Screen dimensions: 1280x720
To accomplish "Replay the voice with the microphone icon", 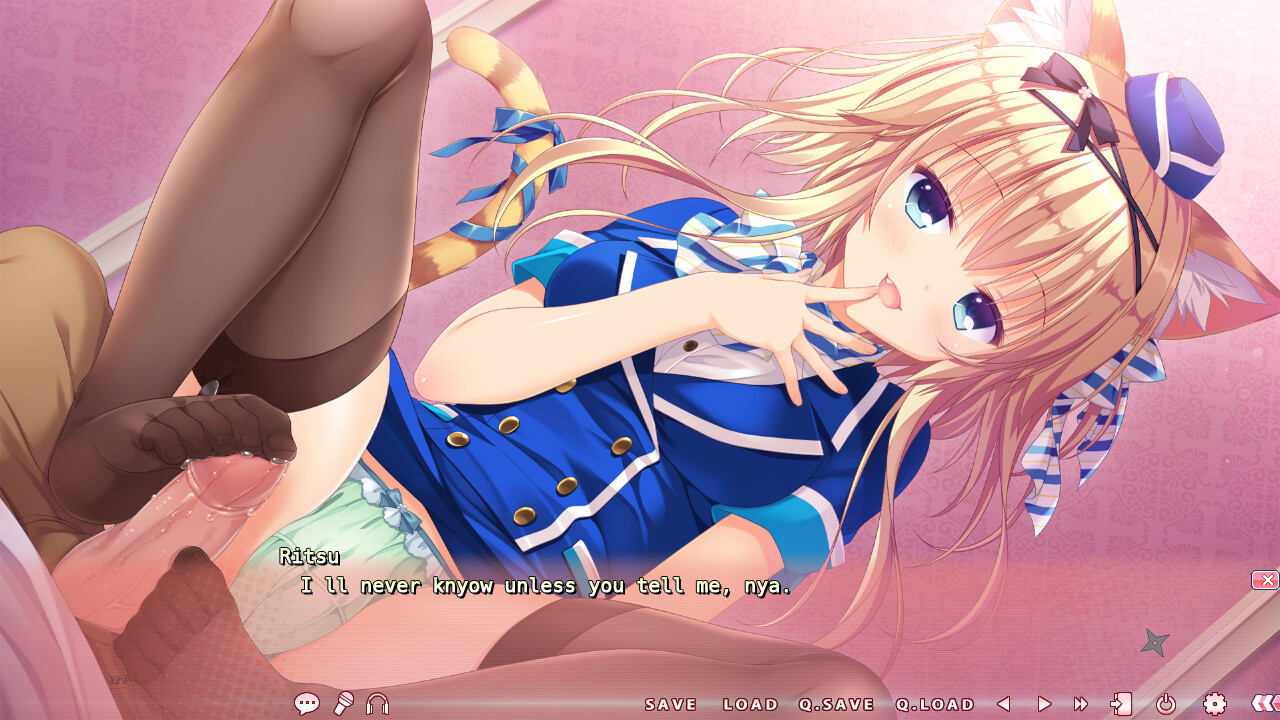I will coord(344,704).
